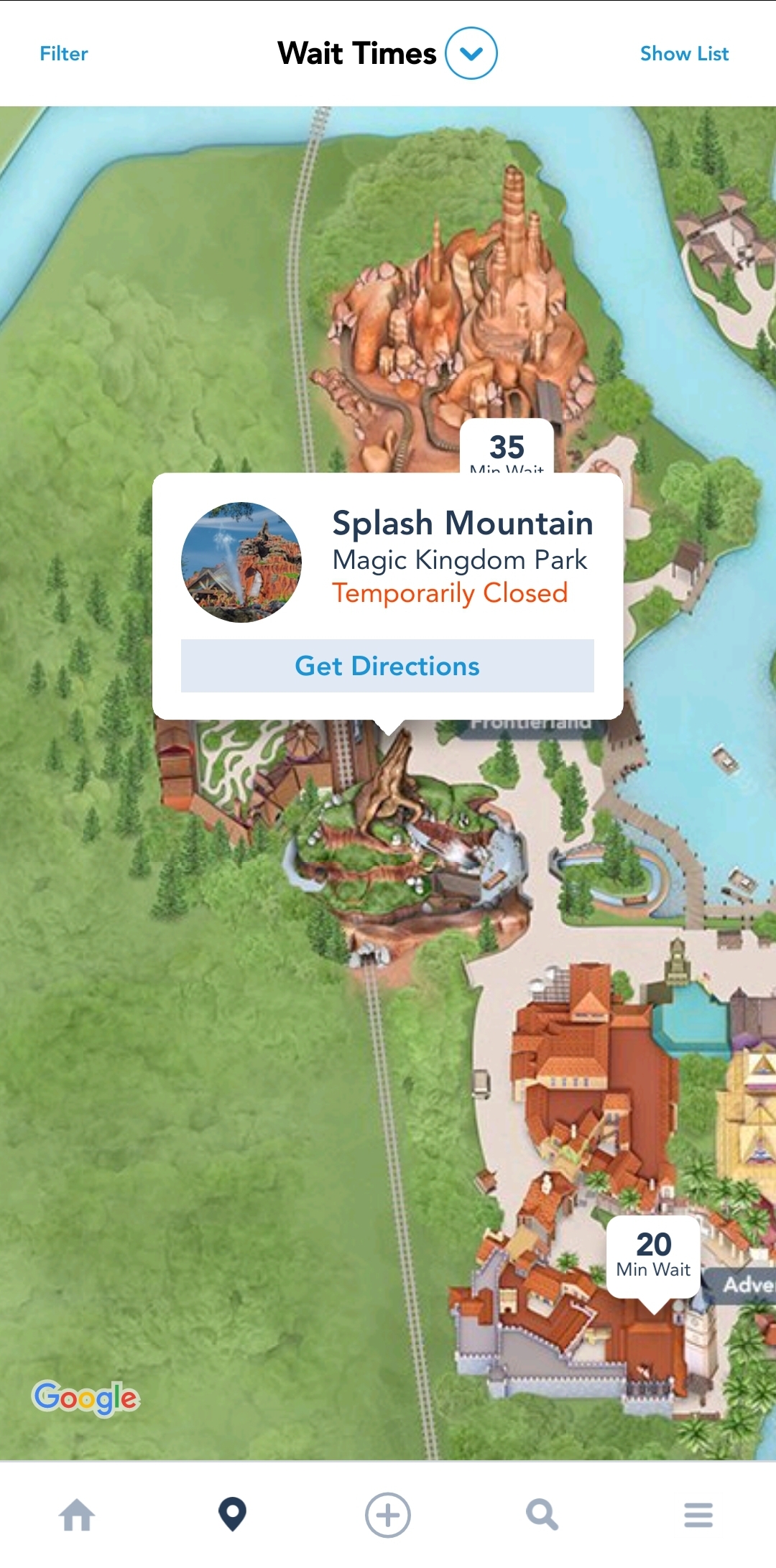Tap Get Directions to Splash Mountain
The image size is (776, 1568).
tap(387, 666)
